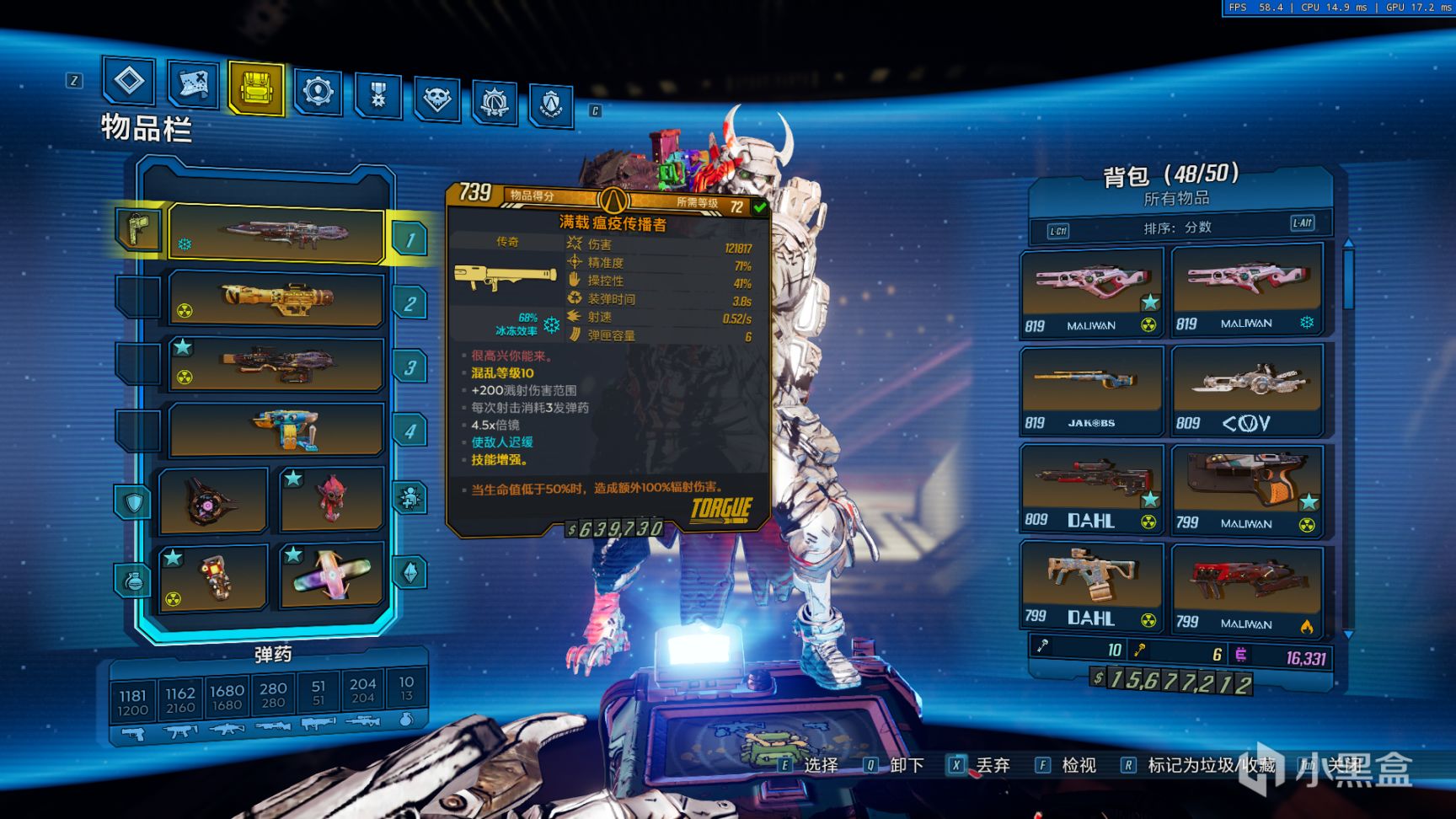Select the blue pistol in slot 4
1456x819 pixels.
click(x=276, y=430)
